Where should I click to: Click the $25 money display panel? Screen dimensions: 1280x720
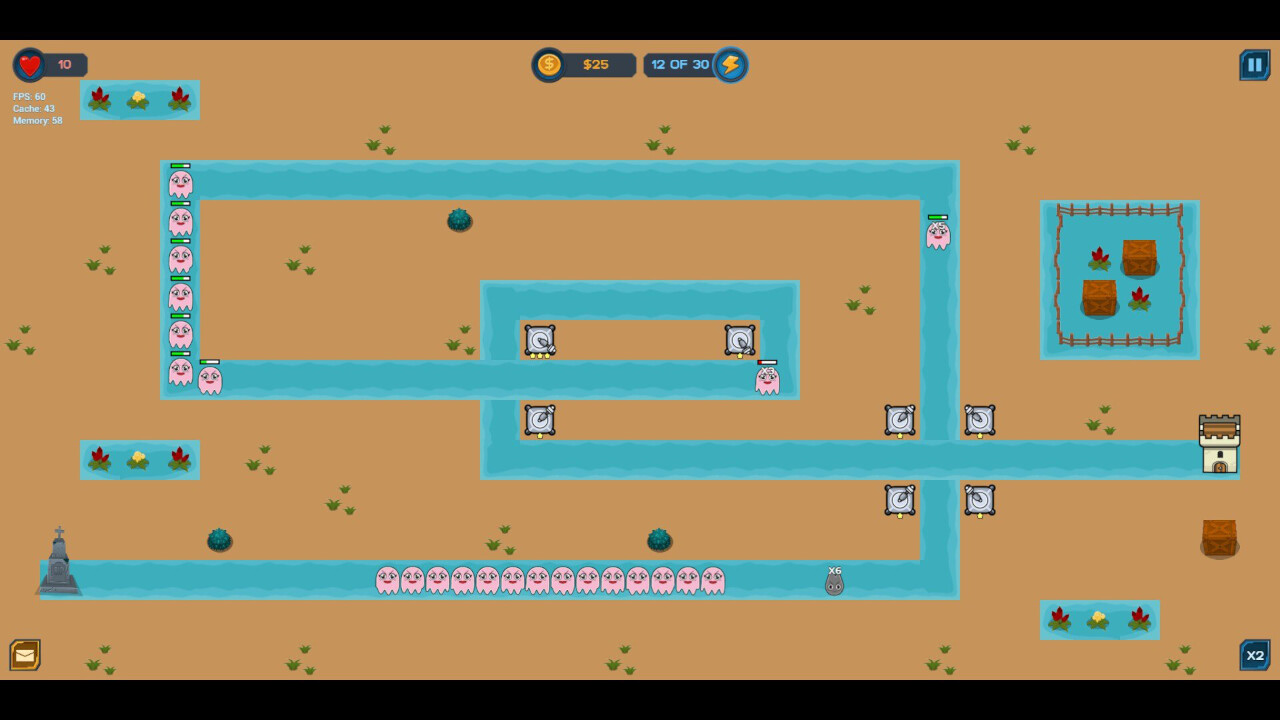595,64
